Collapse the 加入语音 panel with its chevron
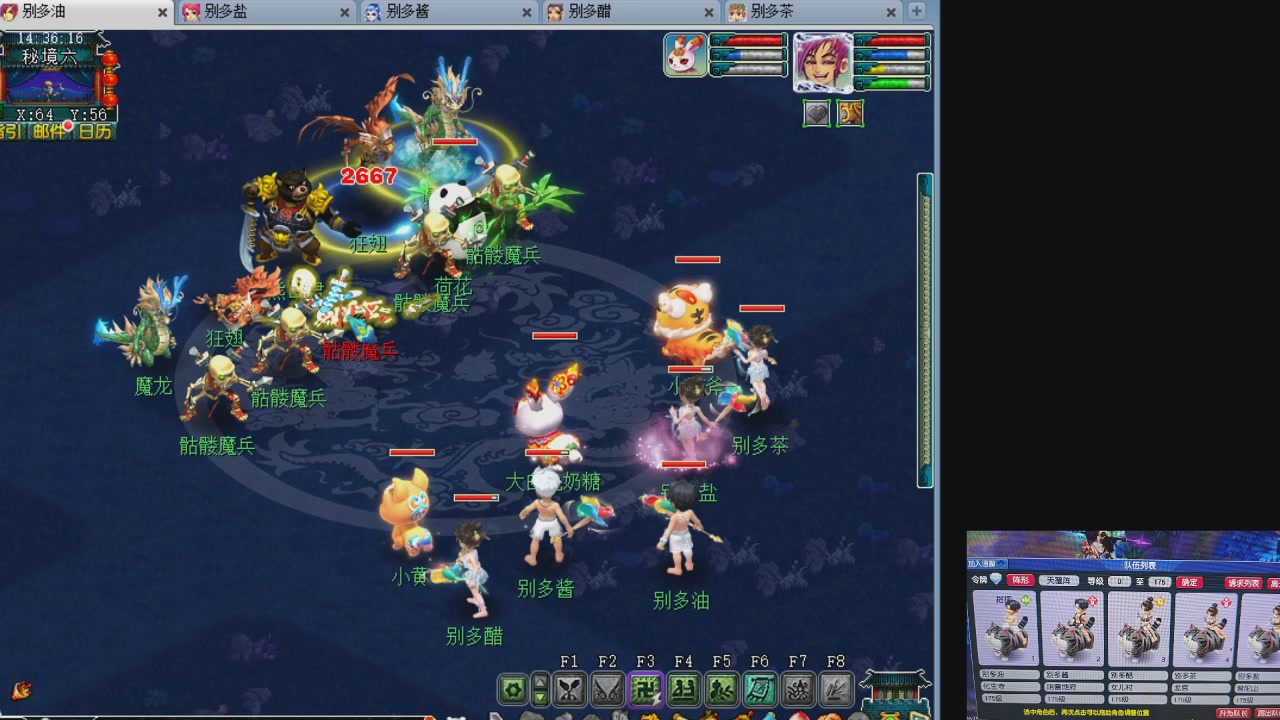Viewport: 1280px width, 720px height. 1000,563
